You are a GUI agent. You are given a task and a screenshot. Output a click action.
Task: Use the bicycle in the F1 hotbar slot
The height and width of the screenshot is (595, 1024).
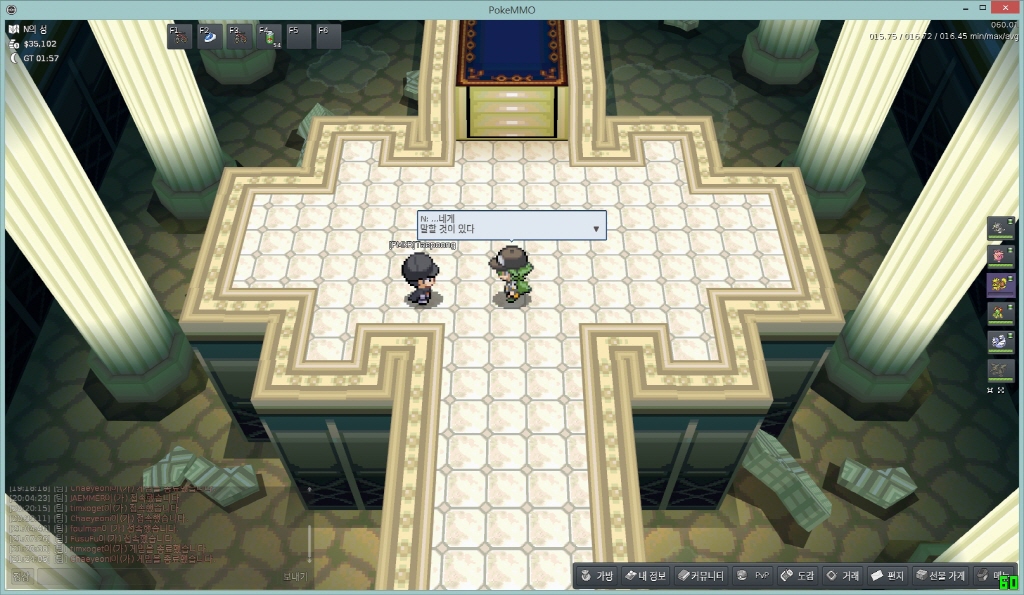(182, 37)
